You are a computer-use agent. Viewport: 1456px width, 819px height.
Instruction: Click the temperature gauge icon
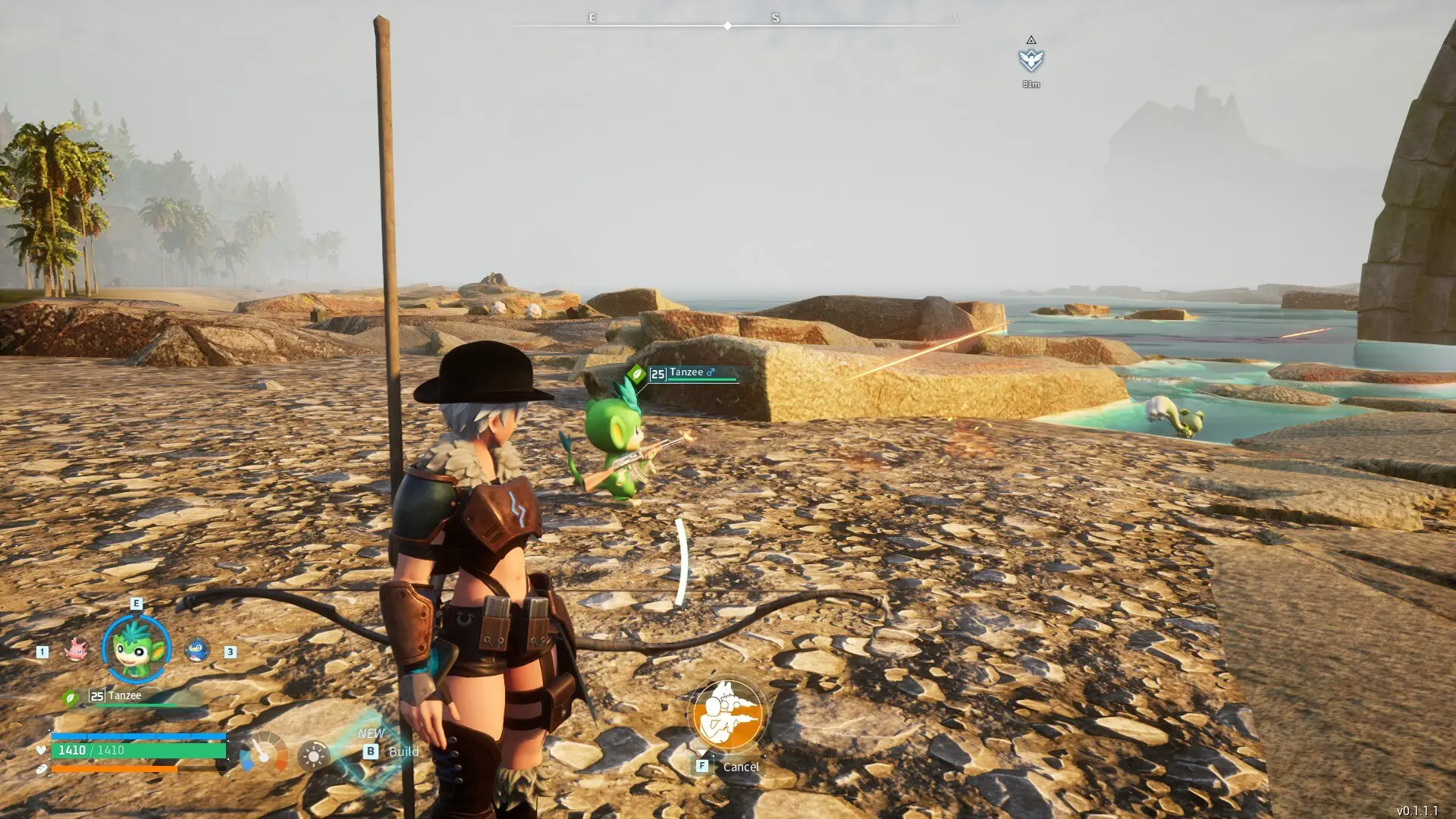pyautogui.click(x=263, y=752)
